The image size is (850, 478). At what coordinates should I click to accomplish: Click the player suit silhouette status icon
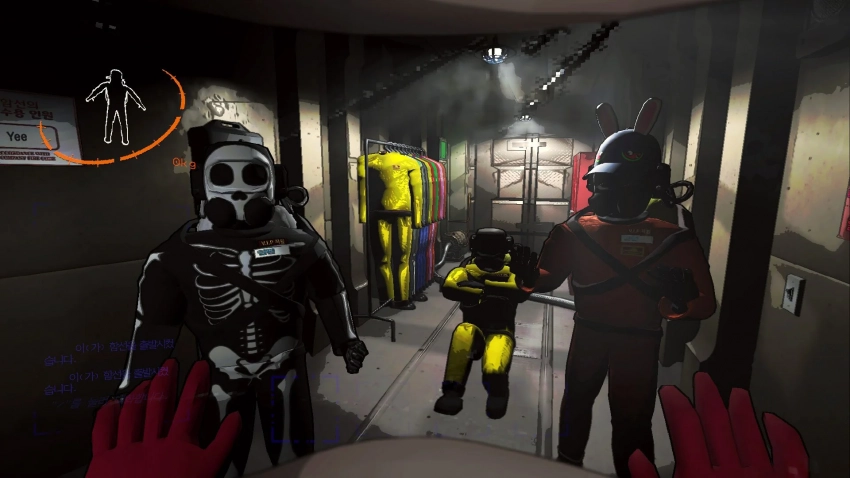point(116,105)
